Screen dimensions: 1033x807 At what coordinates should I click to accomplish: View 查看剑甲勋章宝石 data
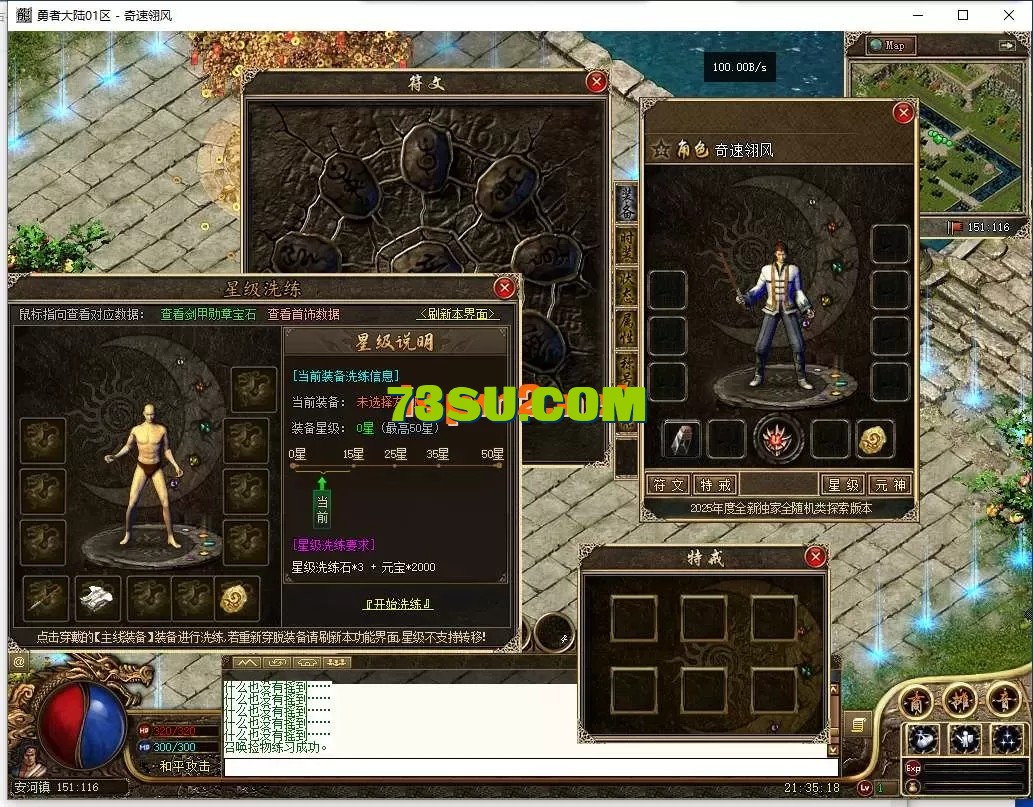point(208,314)
